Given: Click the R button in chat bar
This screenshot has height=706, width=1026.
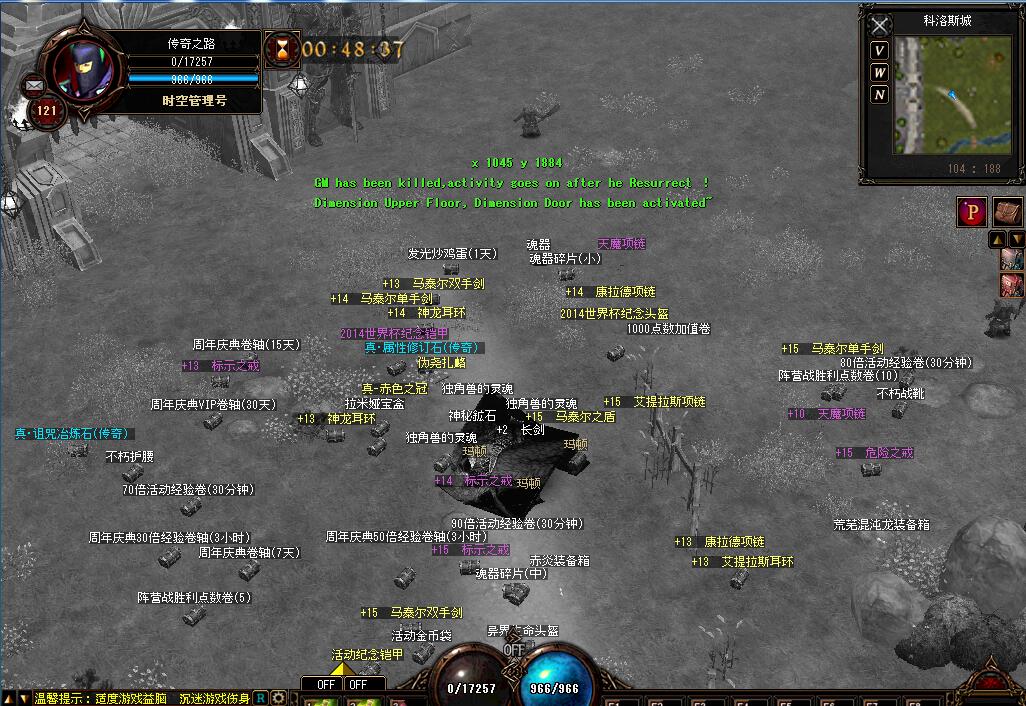Looking at the screenshot, I should coord(261,697).
